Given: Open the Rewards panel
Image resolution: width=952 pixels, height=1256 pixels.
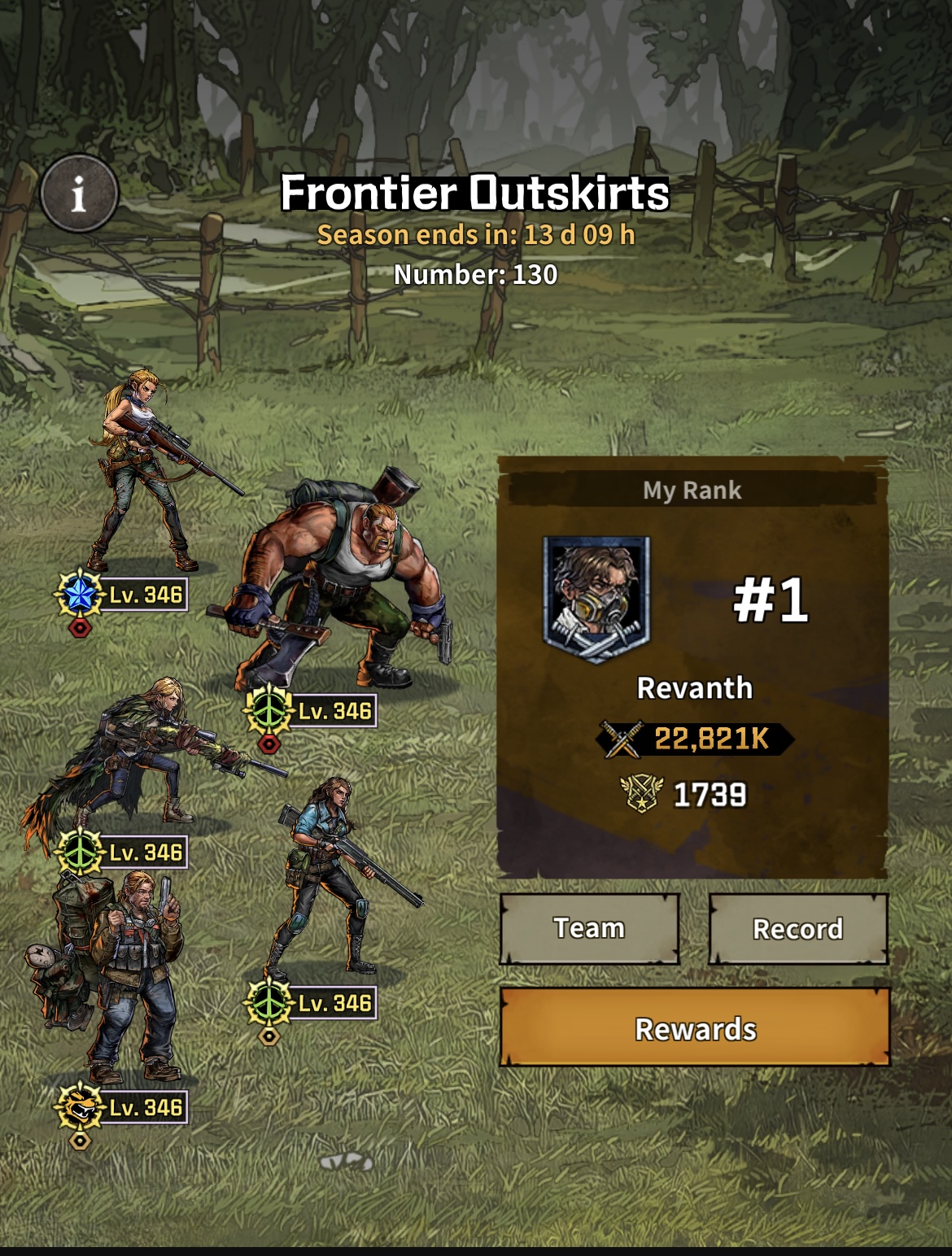Looking at the screenshot, I should coord(695,1028).
